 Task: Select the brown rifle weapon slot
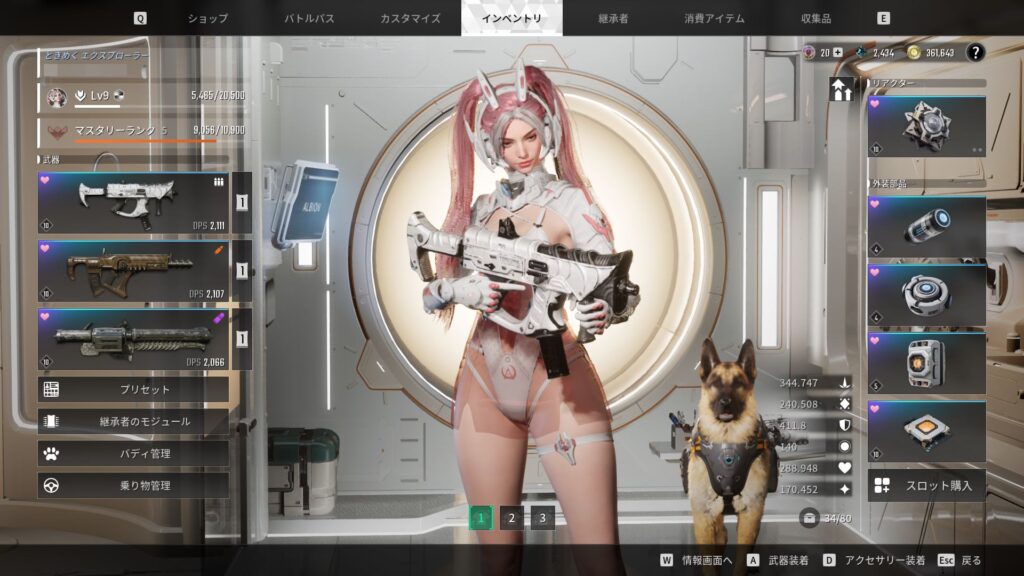coord(132,270)
